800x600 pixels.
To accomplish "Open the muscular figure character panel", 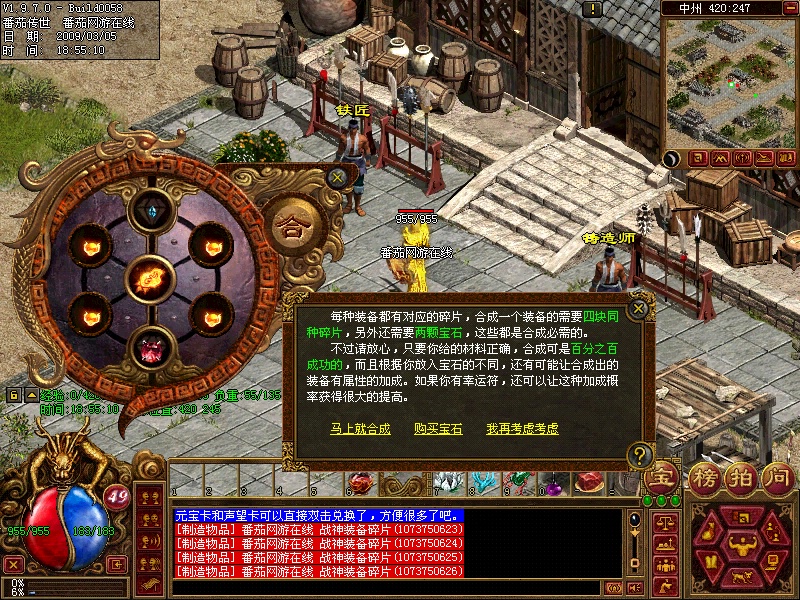I will pyautogui.click(x=742, y=546).
